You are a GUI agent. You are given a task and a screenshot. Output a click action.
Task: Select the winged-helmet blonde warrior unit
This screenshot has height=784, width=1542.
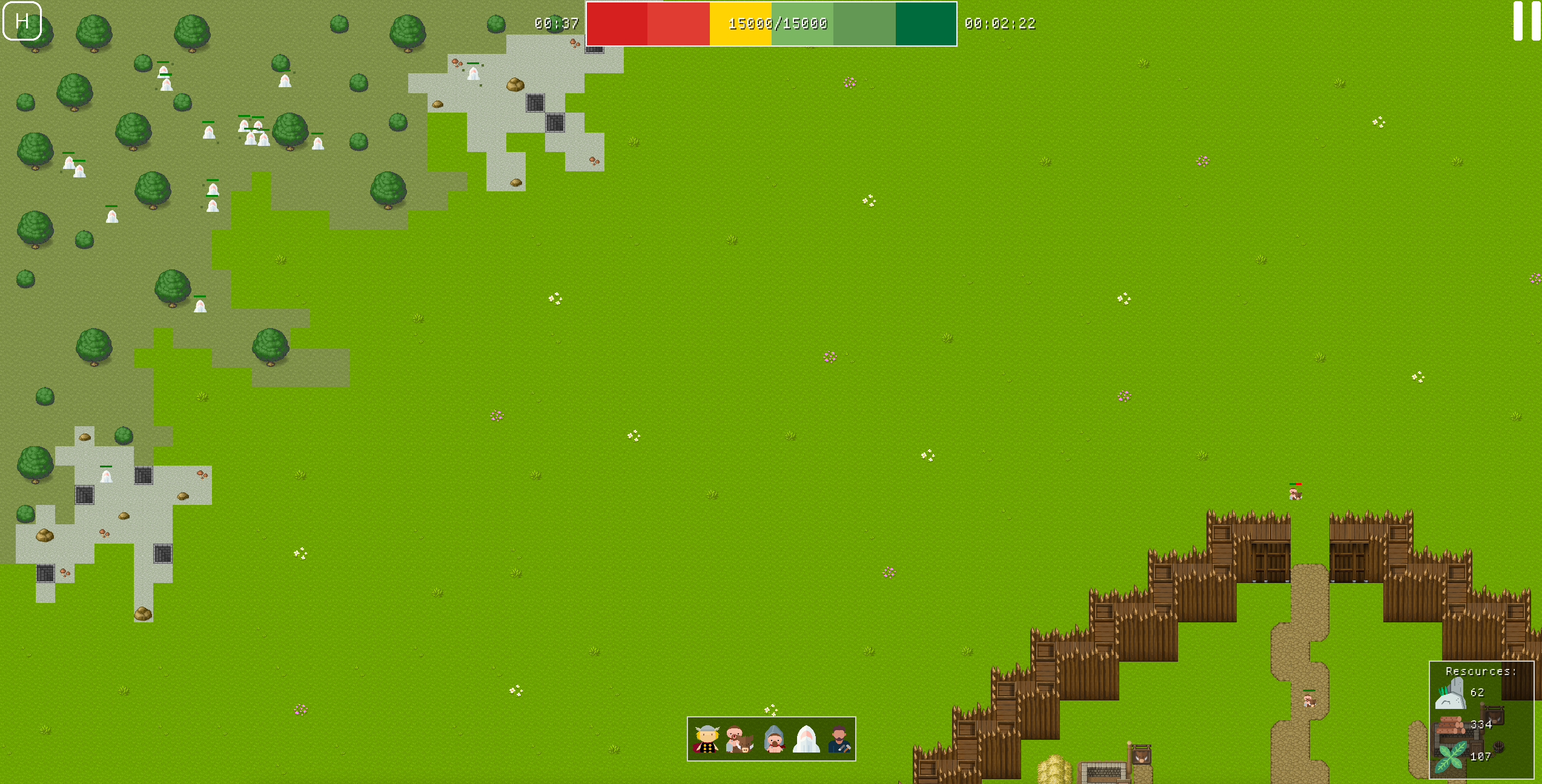[x=706, y=739]
